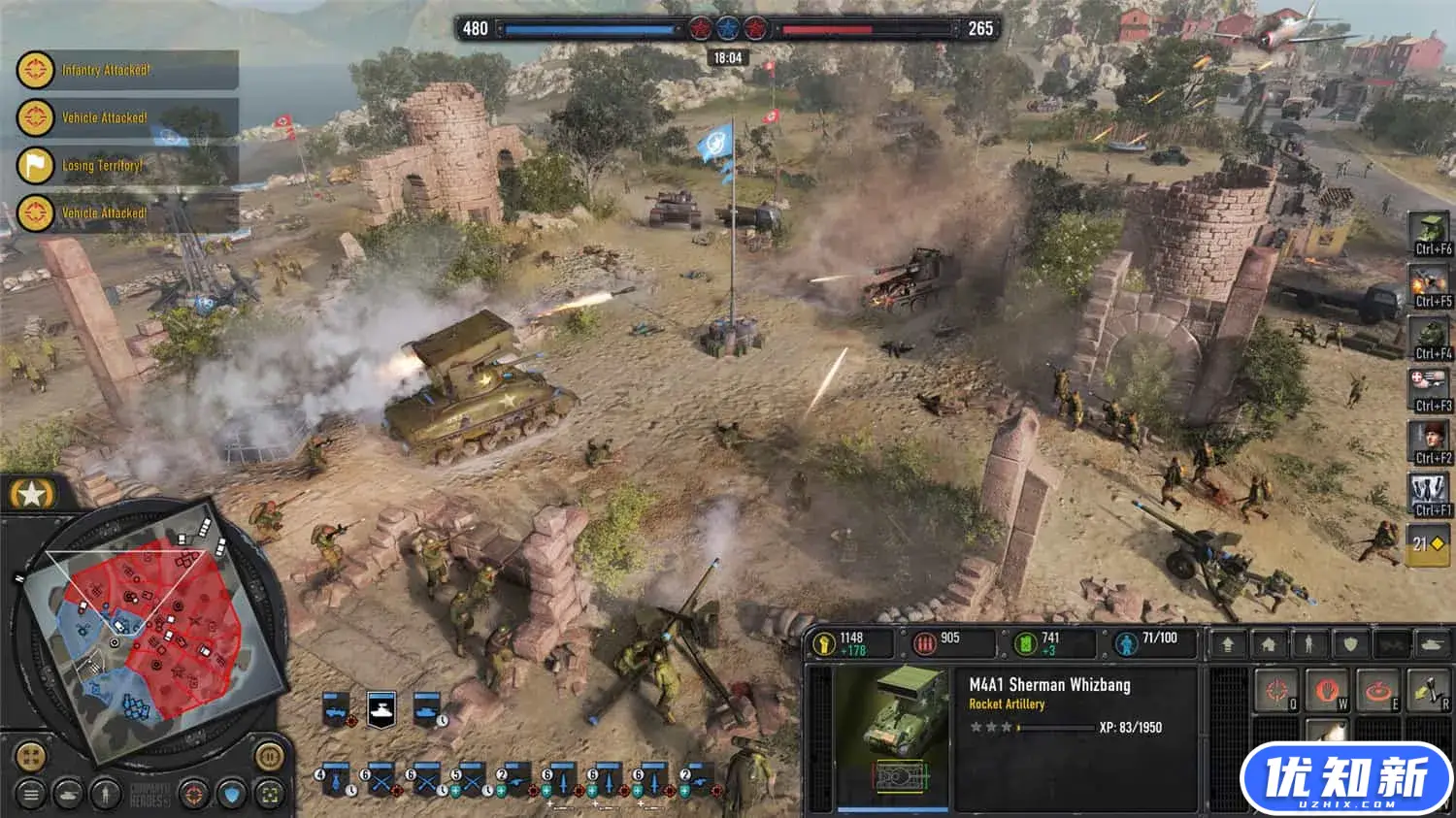Open the star commander button above minimap

[31, 495]
